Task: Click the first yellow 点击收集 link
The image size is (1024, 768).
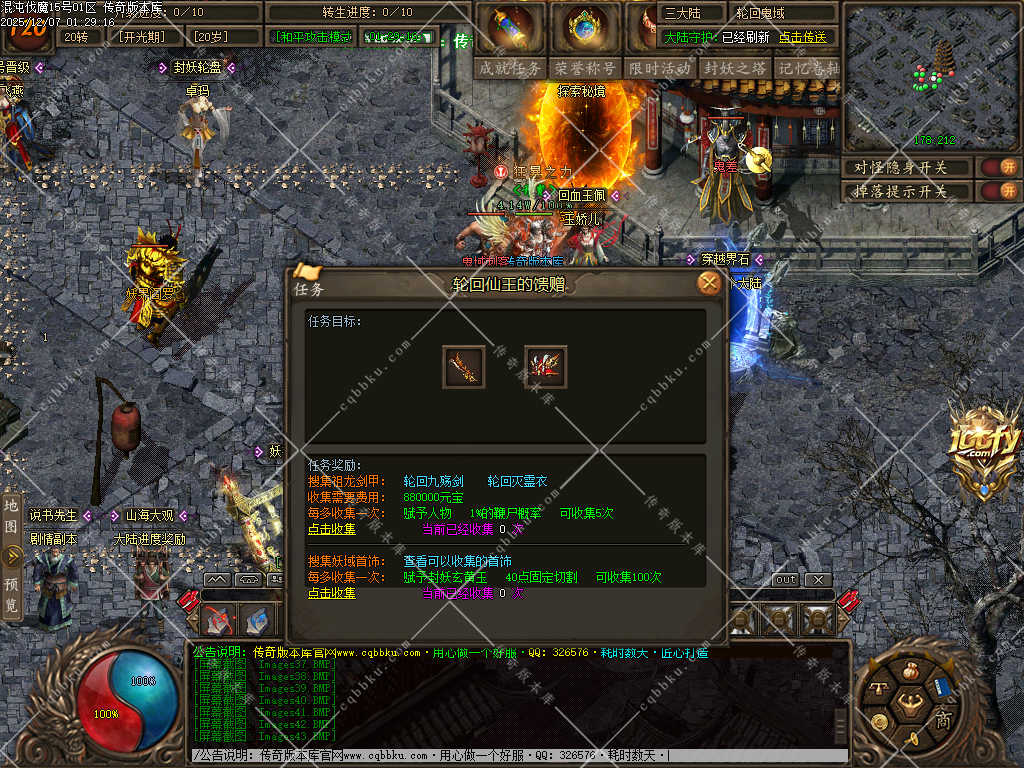Action: 331,528
